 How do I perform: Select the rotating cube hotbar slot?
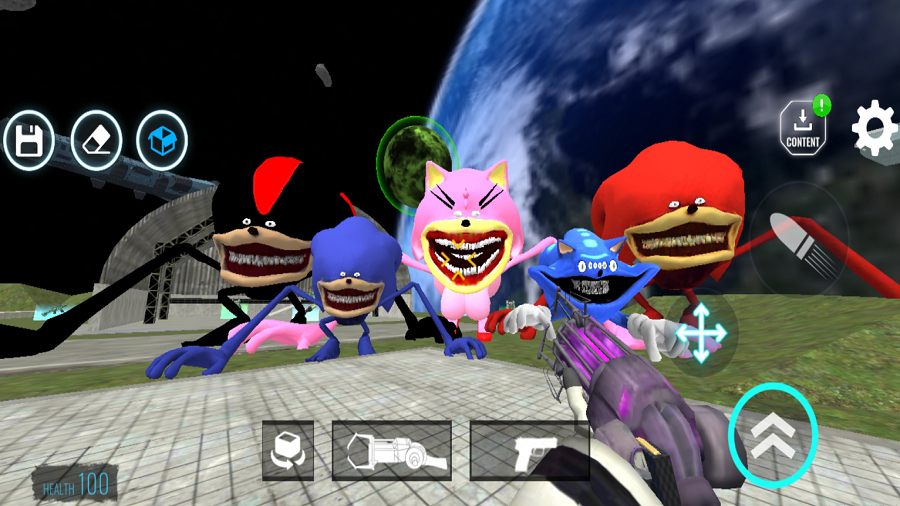(288, 451)
